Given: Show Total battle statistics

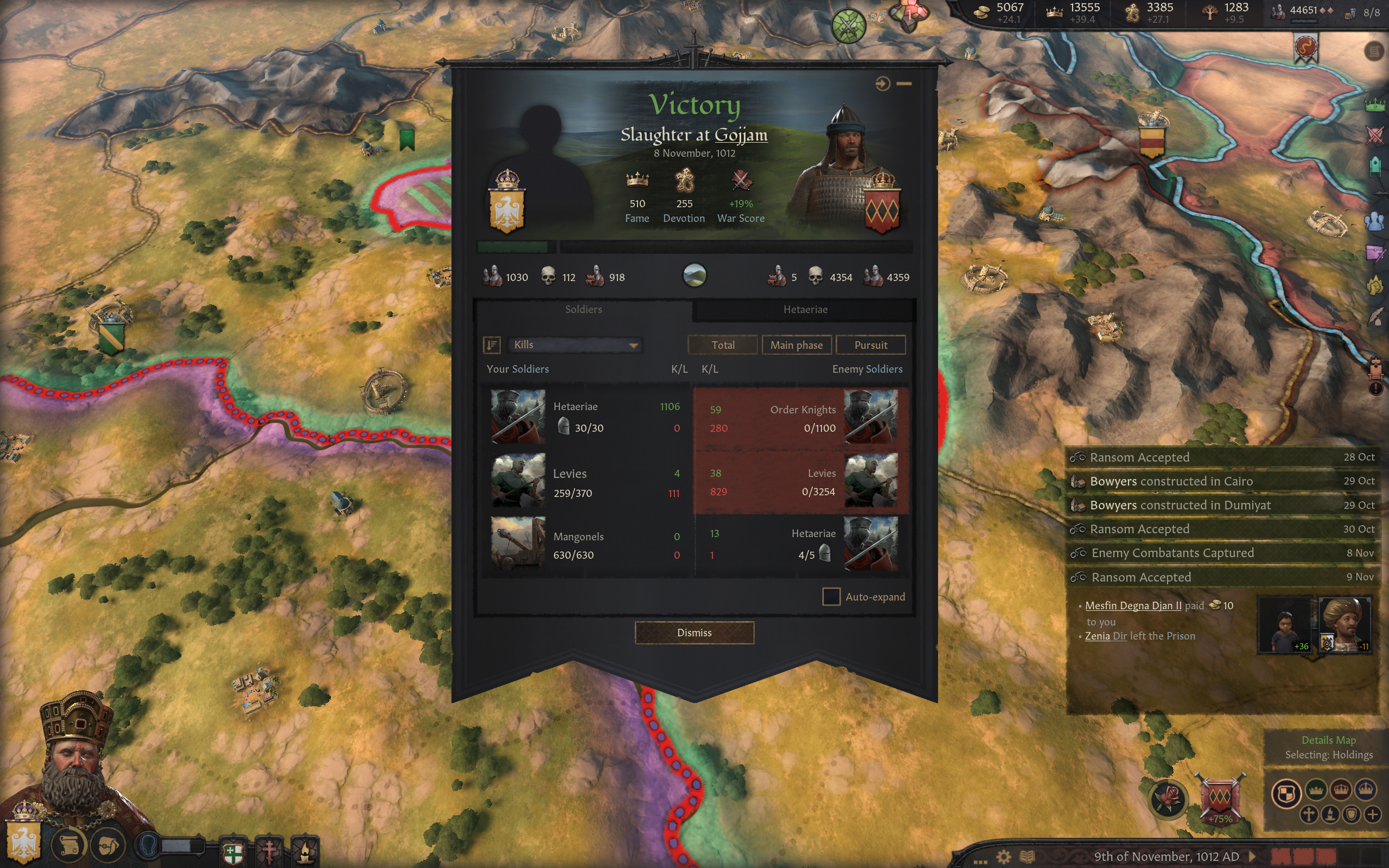Looking at the screenshot, I should [x=723, y=345].
